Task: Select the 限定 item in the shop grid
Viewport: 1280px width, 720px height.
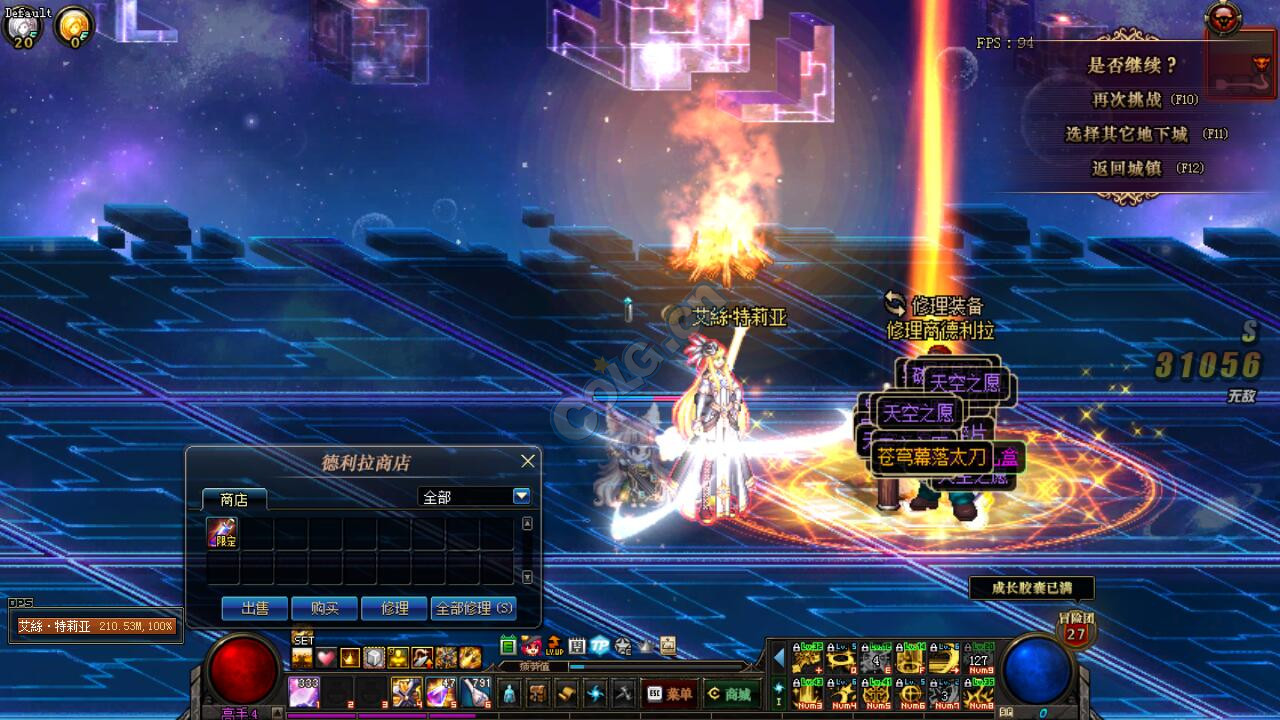Action: 222,533
